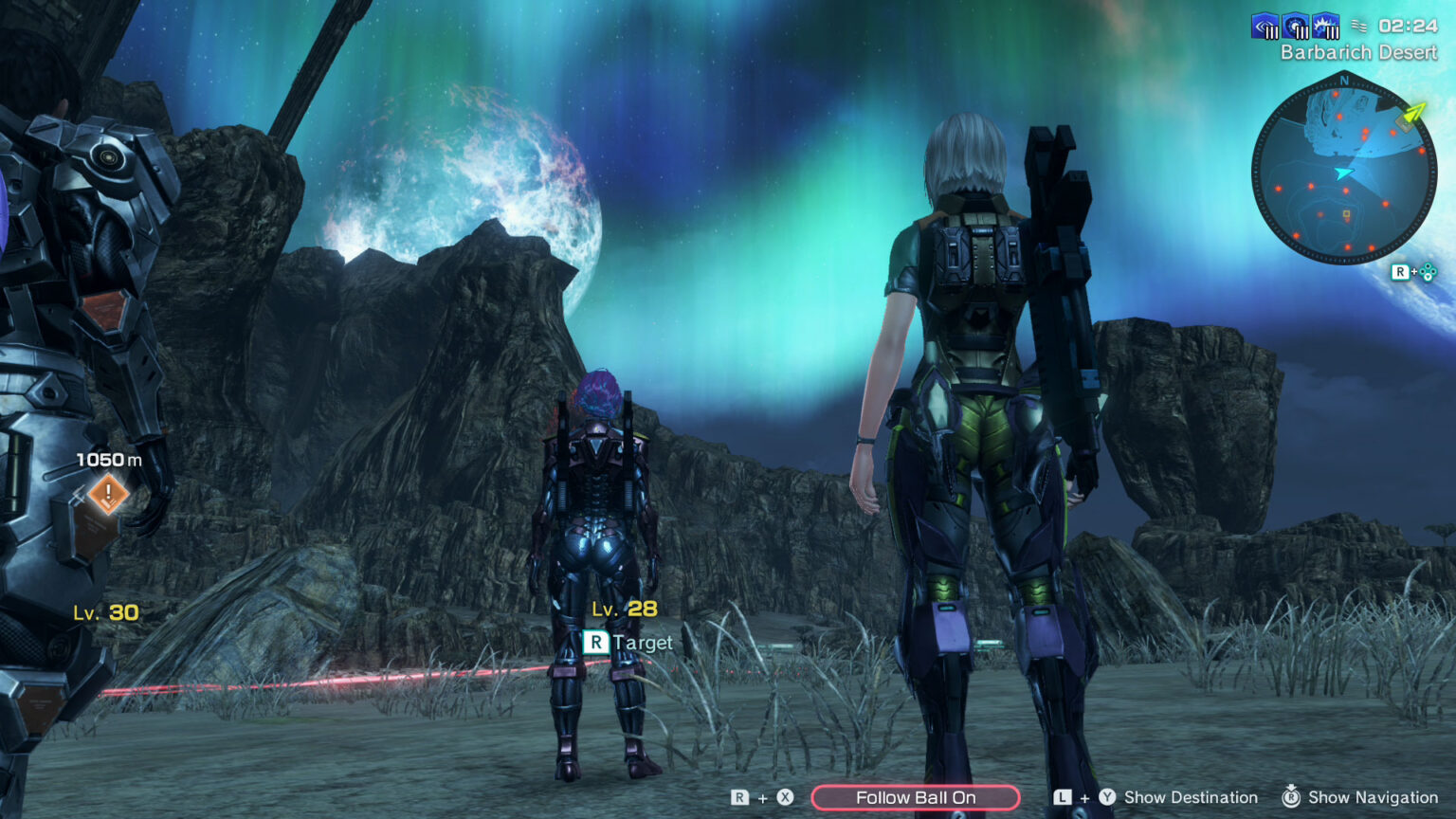Click the wind weather indicator icon

[1361, 27]
